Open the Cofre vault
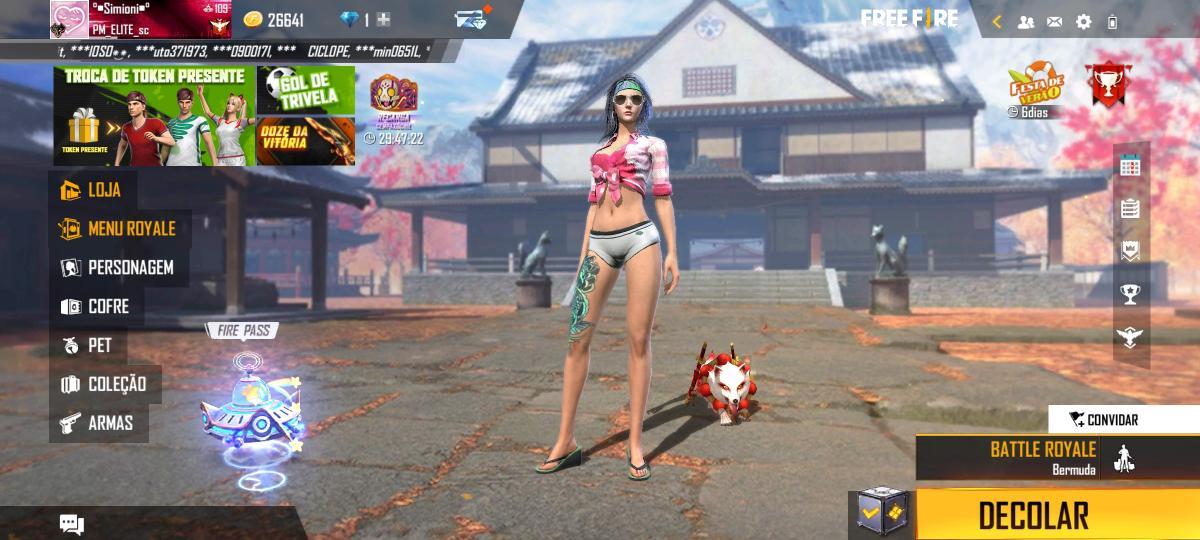The height and width of the screenshot is (540, 1200). pyautogui.click(x=96, y=307)
